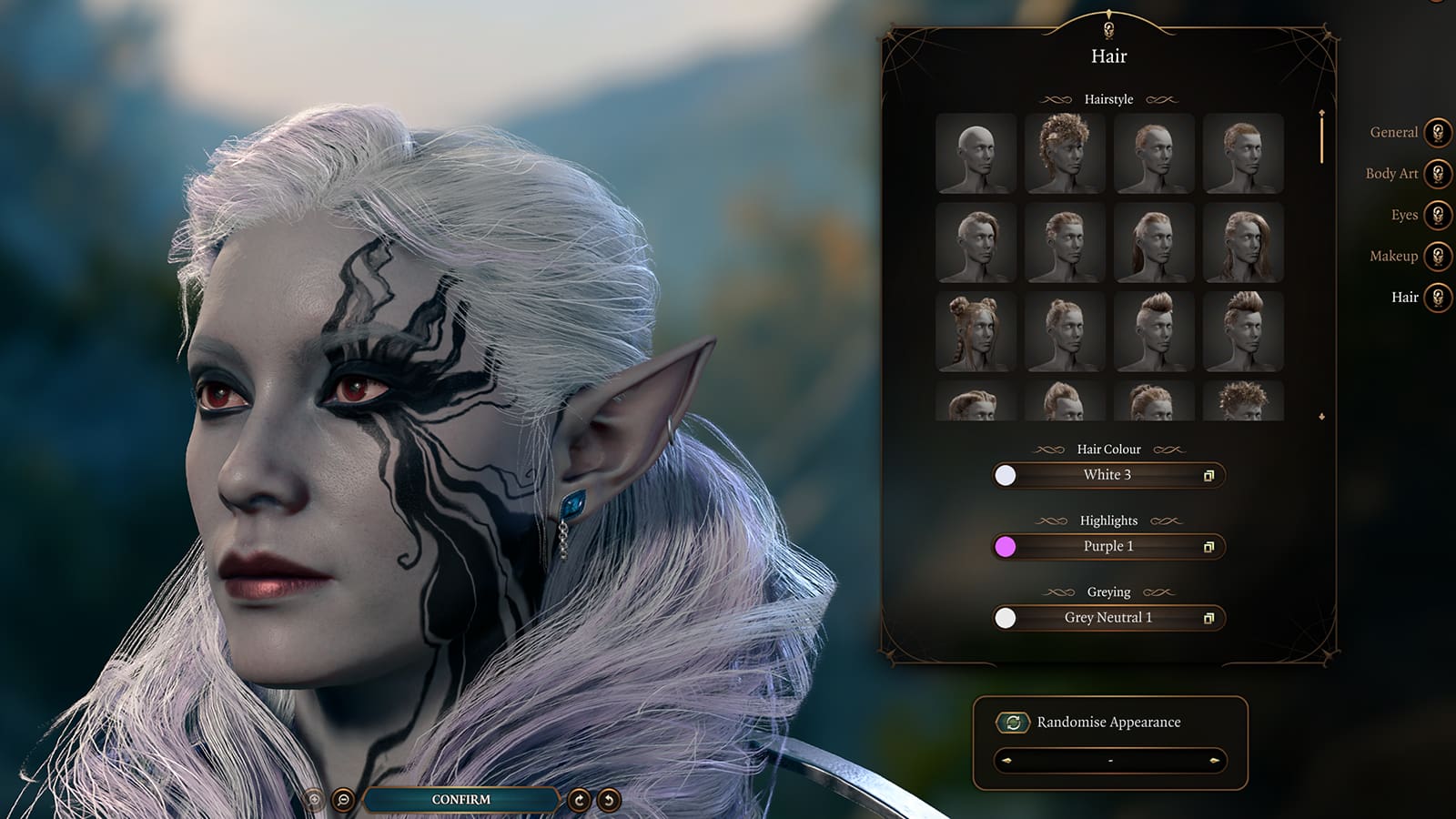Switch to the General section
This screenshot has width=1456, height=819.
[1393, 132]
